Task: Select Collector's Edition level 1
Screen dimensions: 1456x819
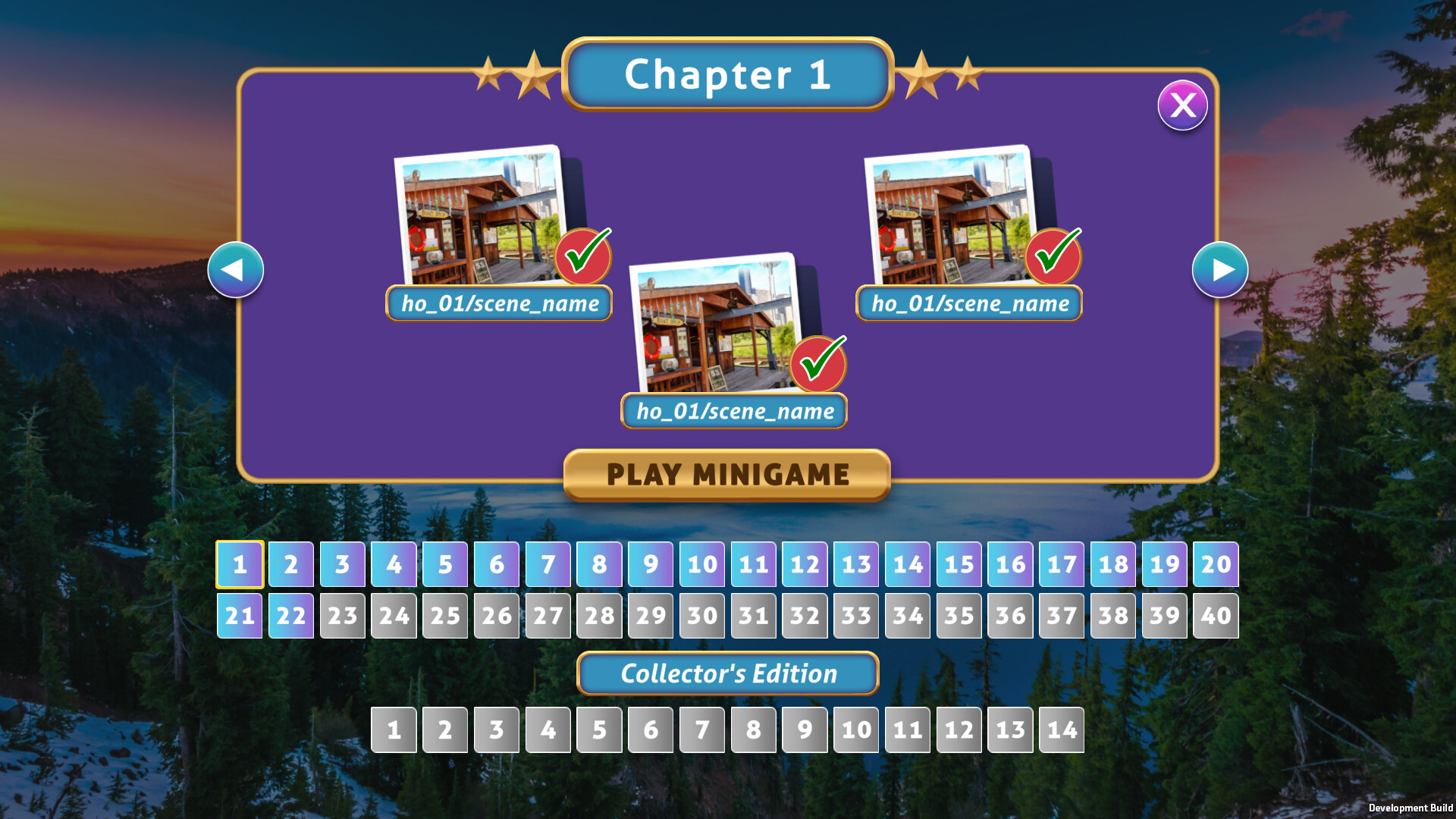Action: tap(394, 730)
